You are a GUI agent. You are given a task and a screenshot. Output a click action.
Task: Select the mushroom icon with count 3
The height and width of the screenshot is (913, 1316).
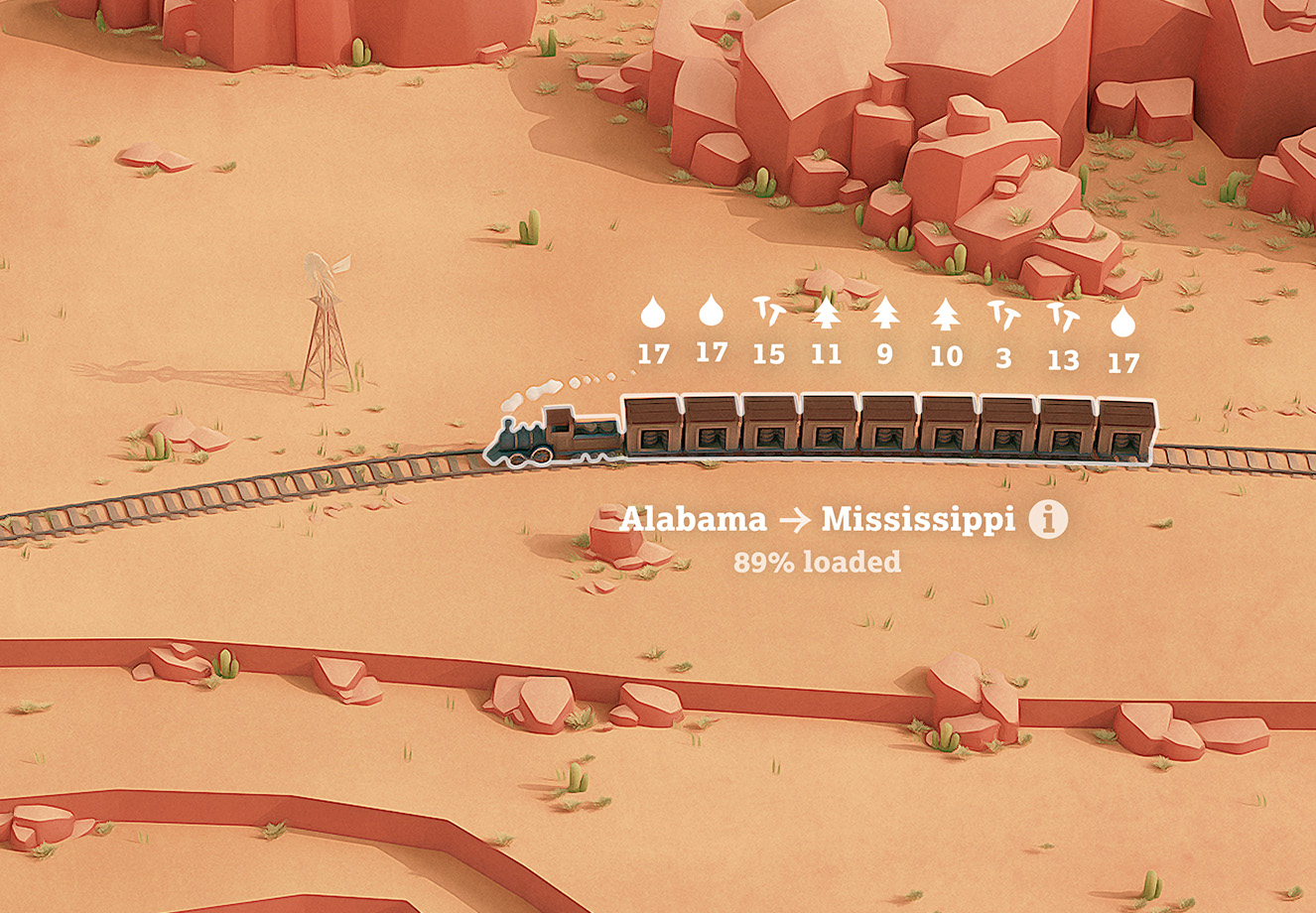pos(1002,316)
